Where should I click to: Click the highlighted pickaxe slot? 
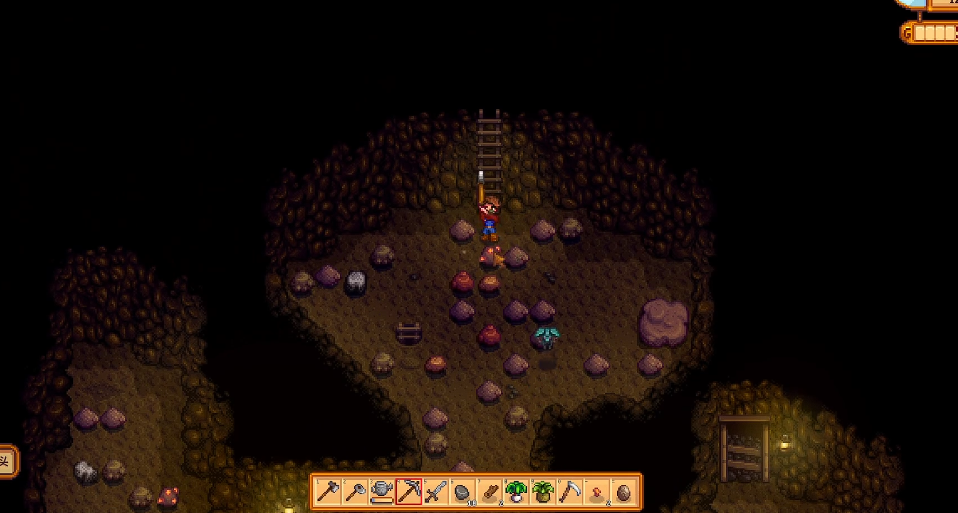click(408, 491)
